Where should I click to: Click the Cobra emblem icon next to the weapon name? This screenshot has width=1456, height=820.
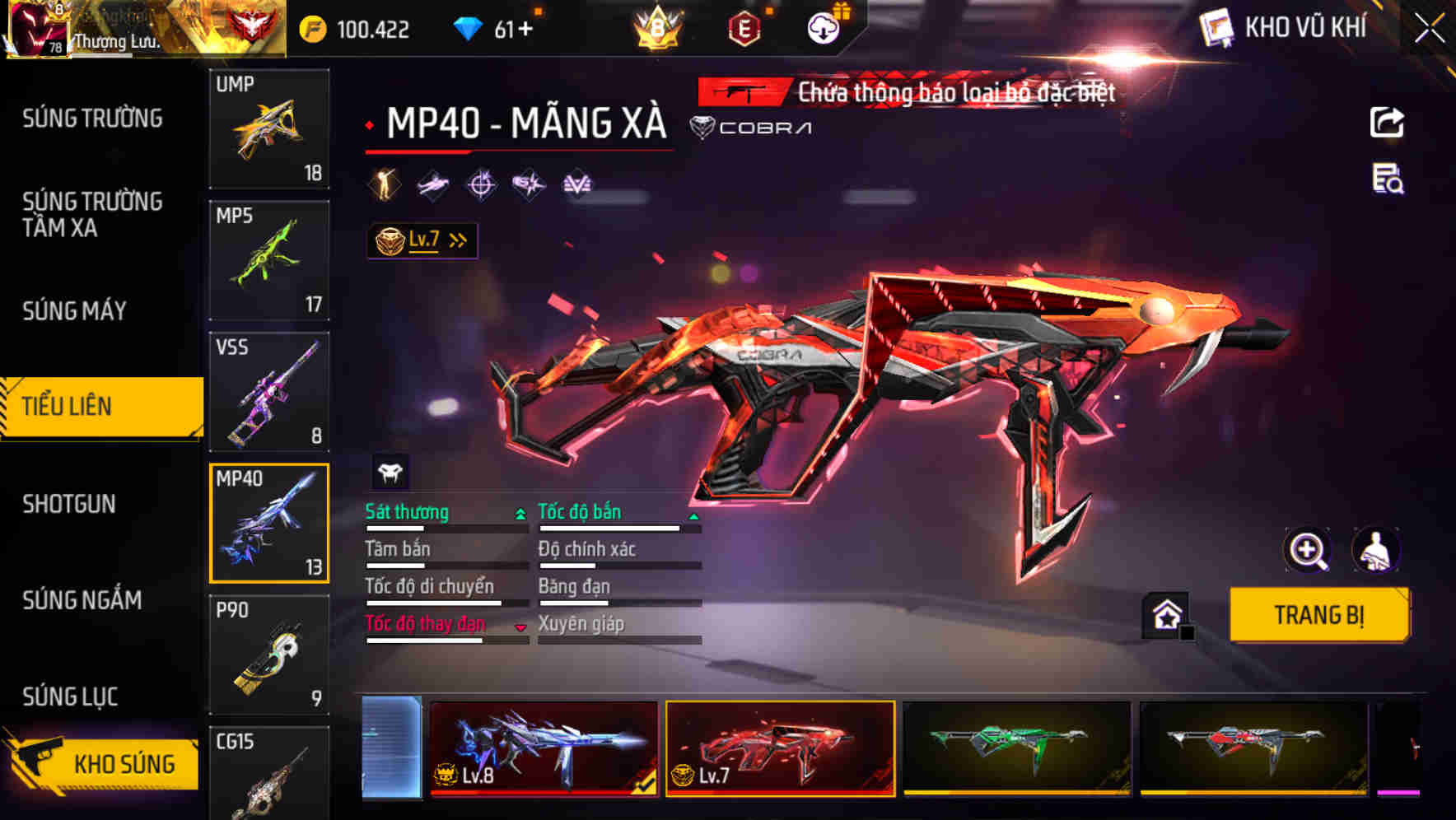pyautogui.click(x=703, y=128)
